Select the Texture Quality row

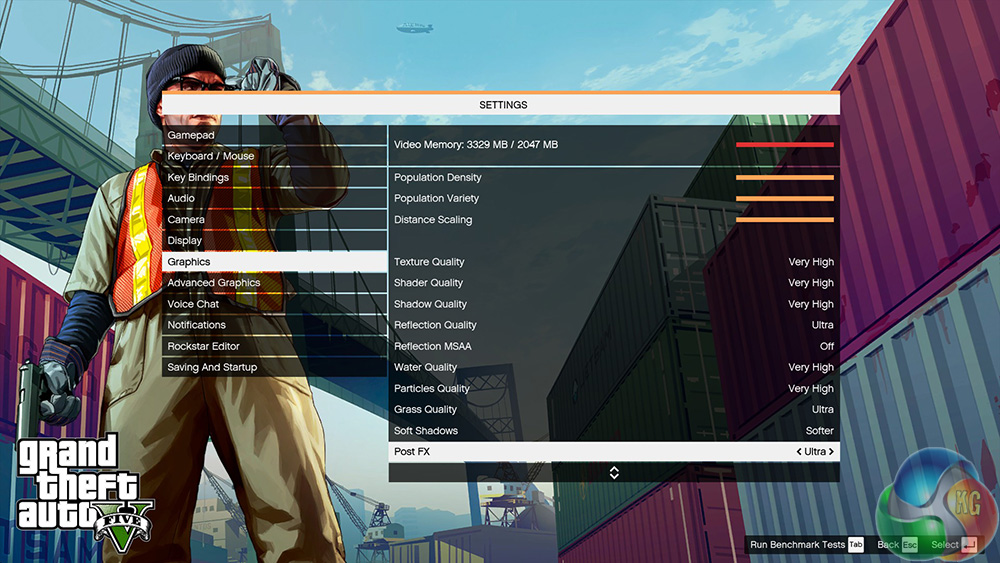[x=613, y=262]
